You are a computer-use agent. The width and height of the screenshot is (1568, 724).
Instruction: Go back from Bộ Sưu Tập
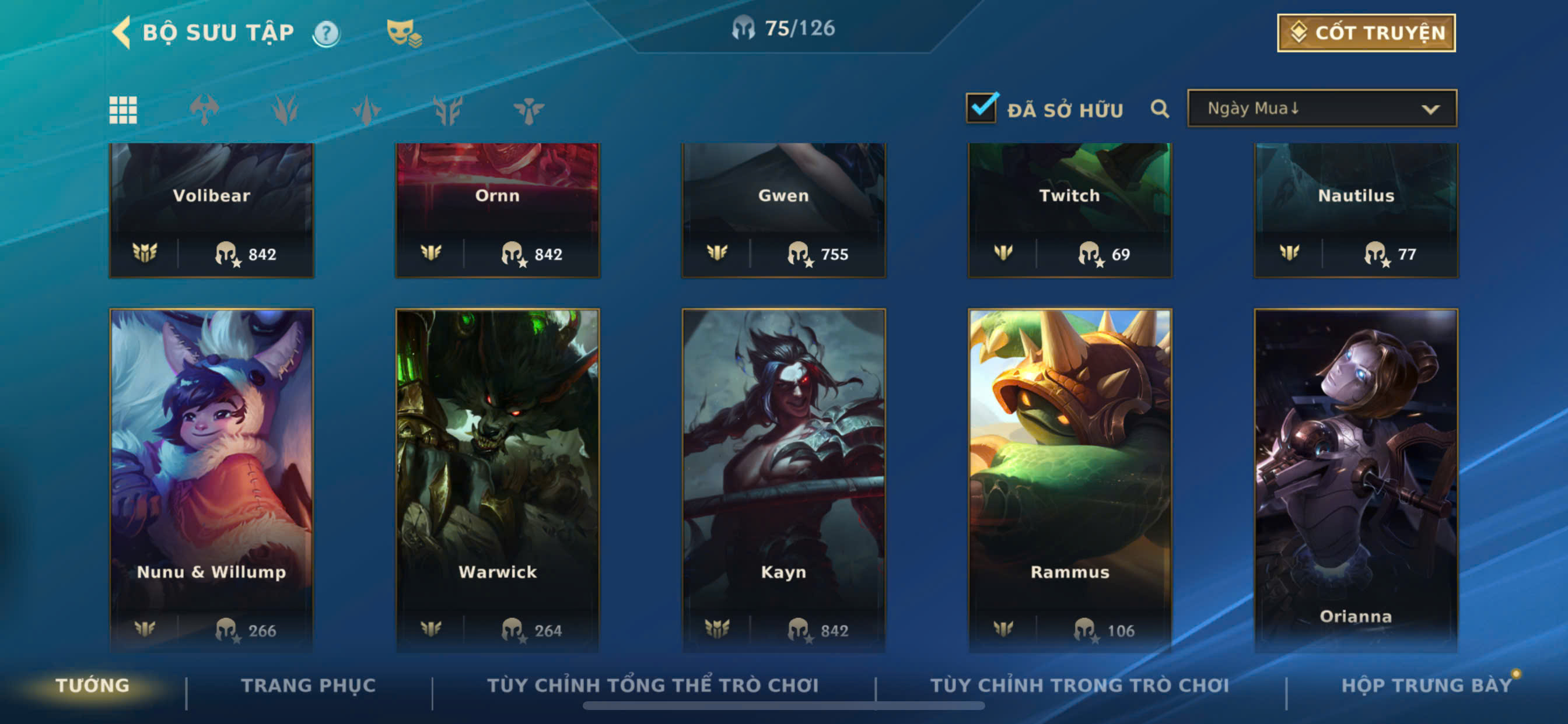coord(123,32)
